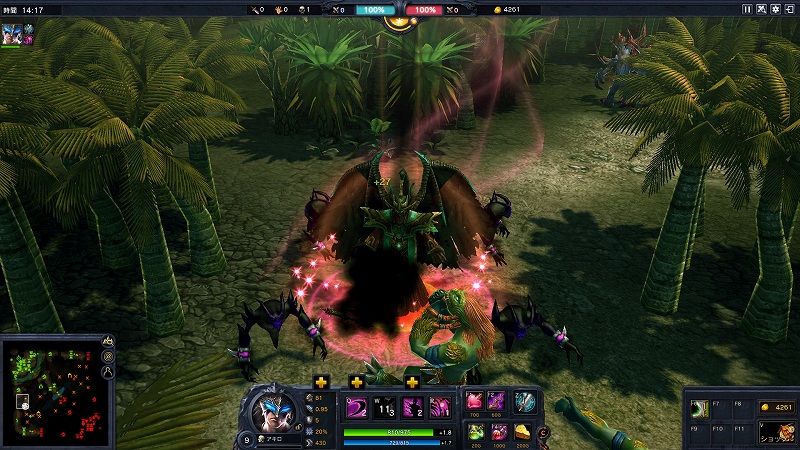800x450 pixels.
Task: Click the plus button above the W ability
Action: pos(357,381)
